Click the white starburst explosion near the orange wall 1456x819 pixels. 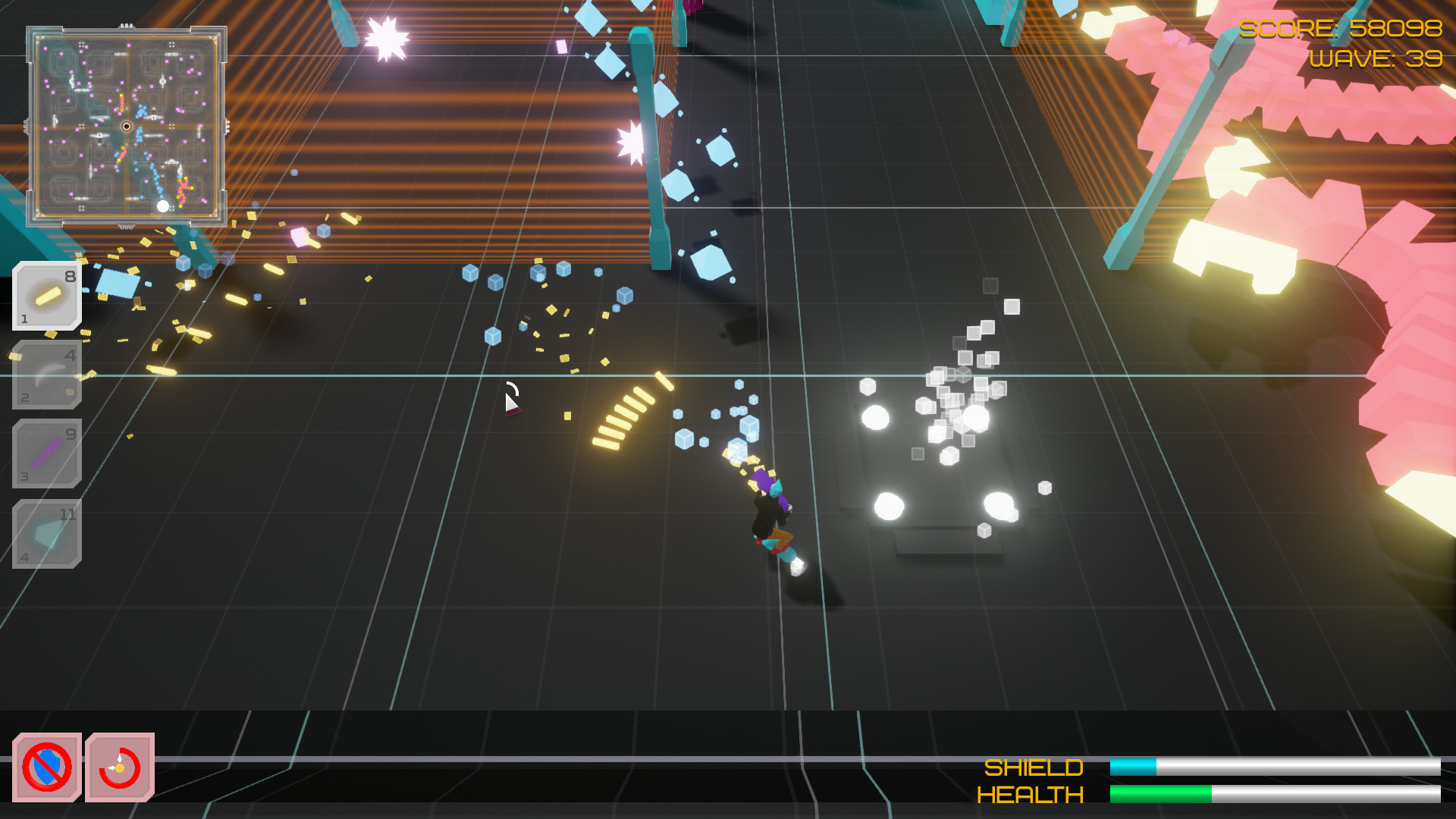click(x=385, y=36)
